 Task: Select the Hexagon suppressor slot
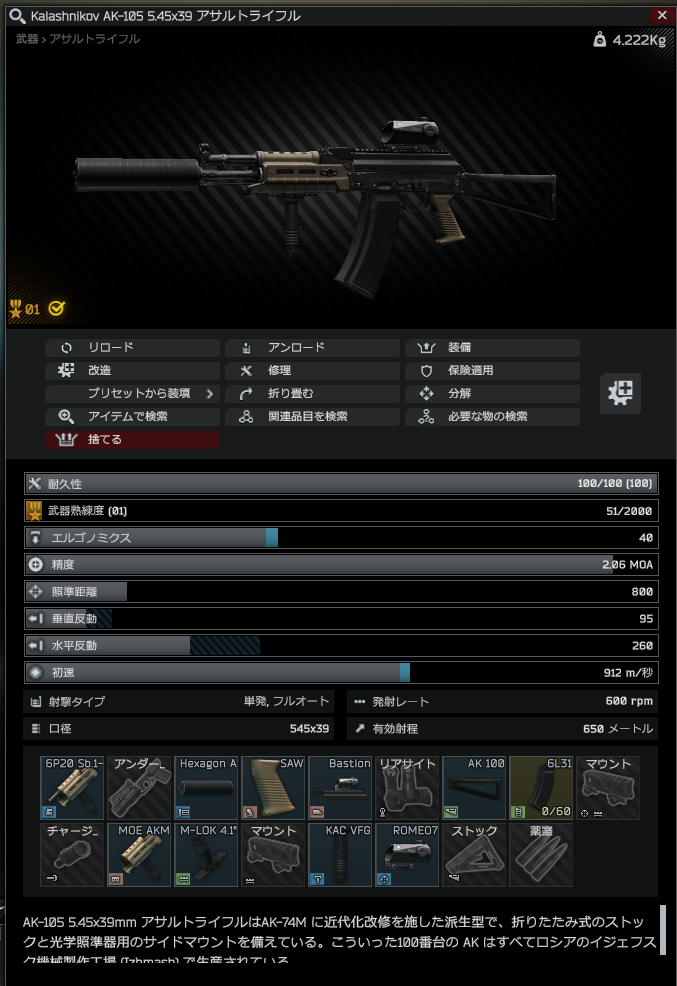pos(206,788)
